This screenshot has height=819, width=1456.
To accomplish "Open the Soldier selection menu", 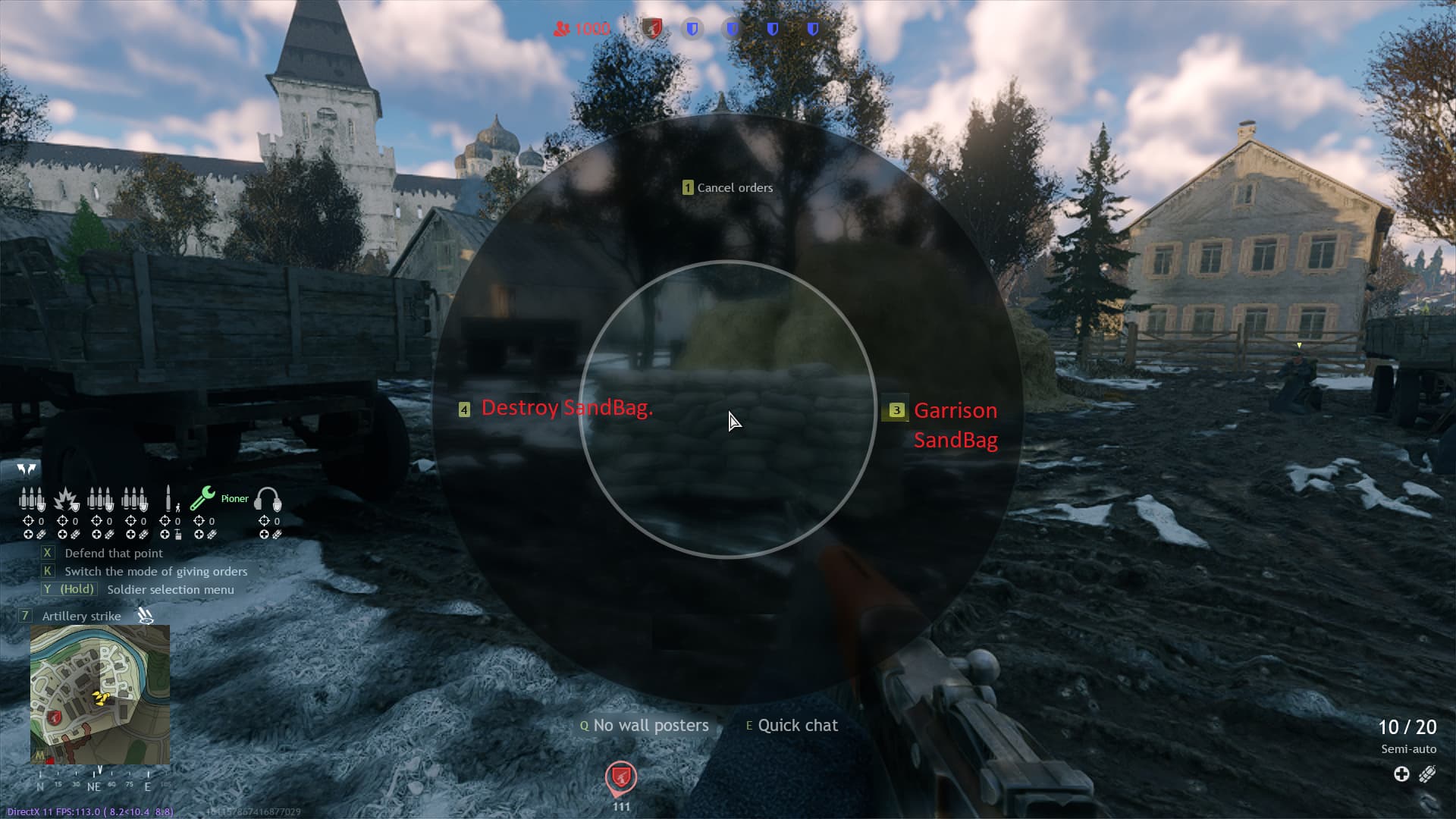I will click(x=171, y=589).
